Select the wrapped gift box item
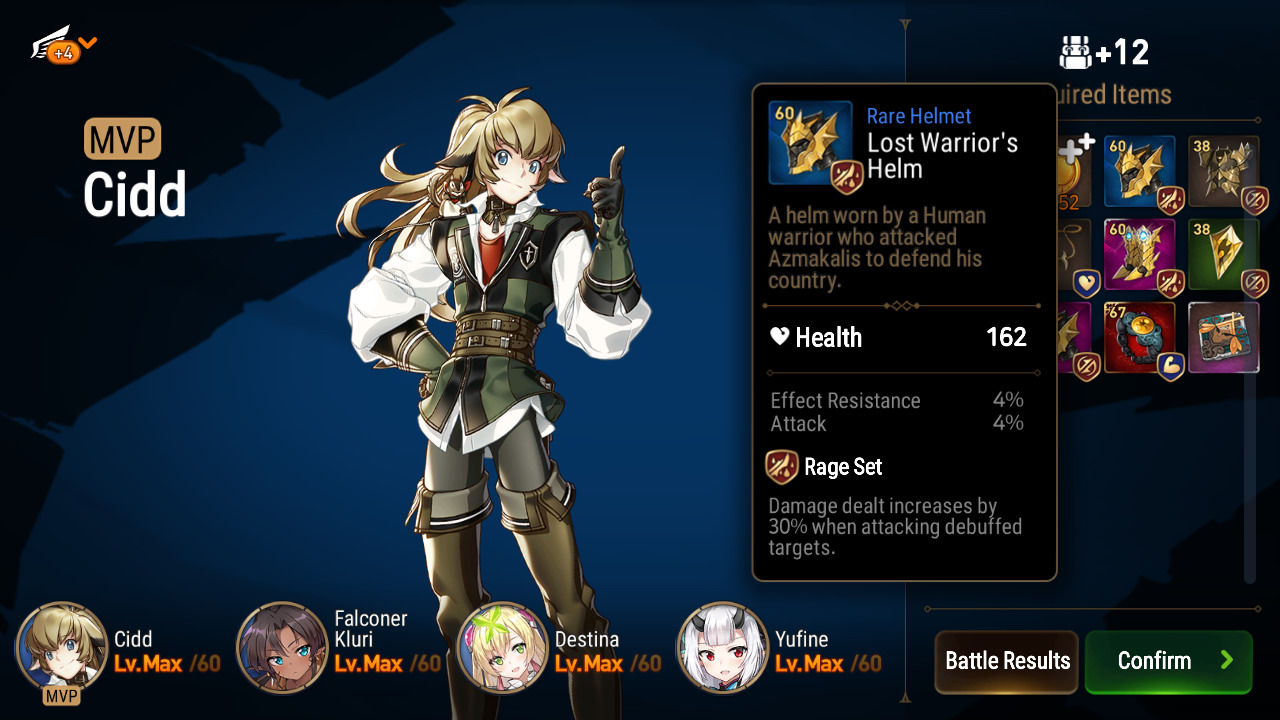The image size is (1280, 720). tap(1223, 338)
